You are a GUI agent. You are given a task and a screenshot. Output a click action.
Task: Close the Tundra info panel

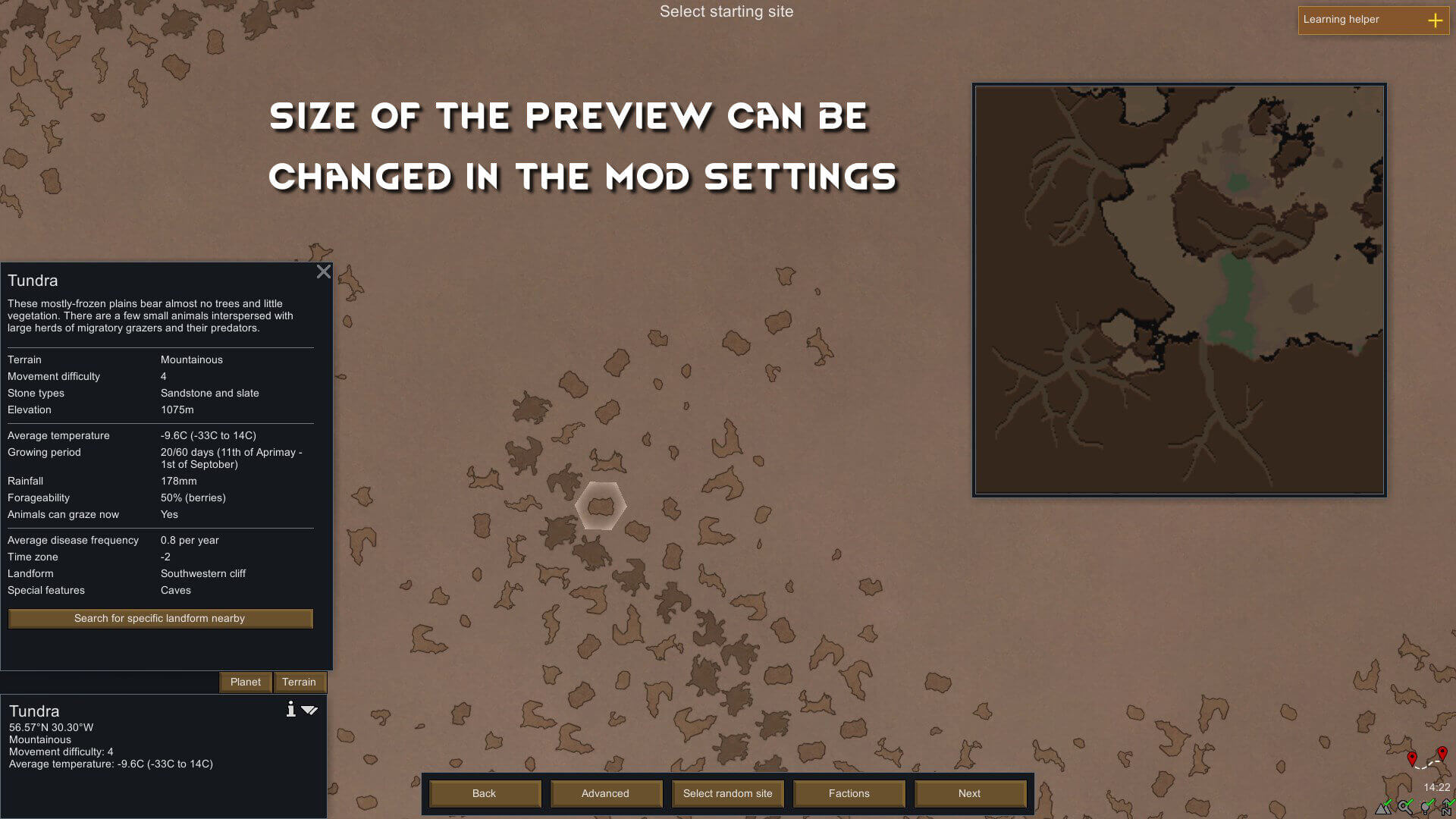coord(324,271)
